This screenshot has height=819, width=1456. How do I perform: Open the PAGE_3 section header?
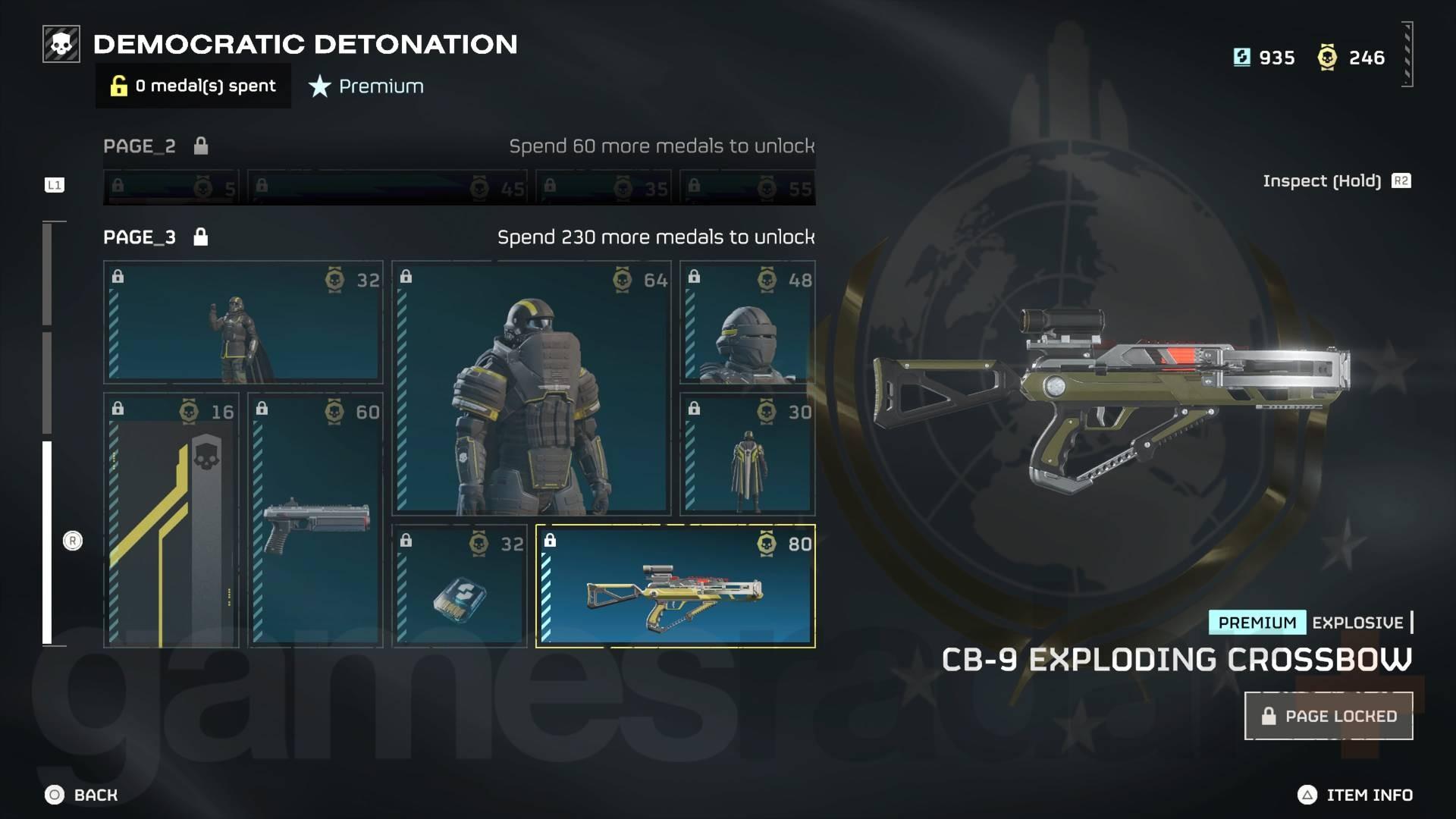[139, 237]
